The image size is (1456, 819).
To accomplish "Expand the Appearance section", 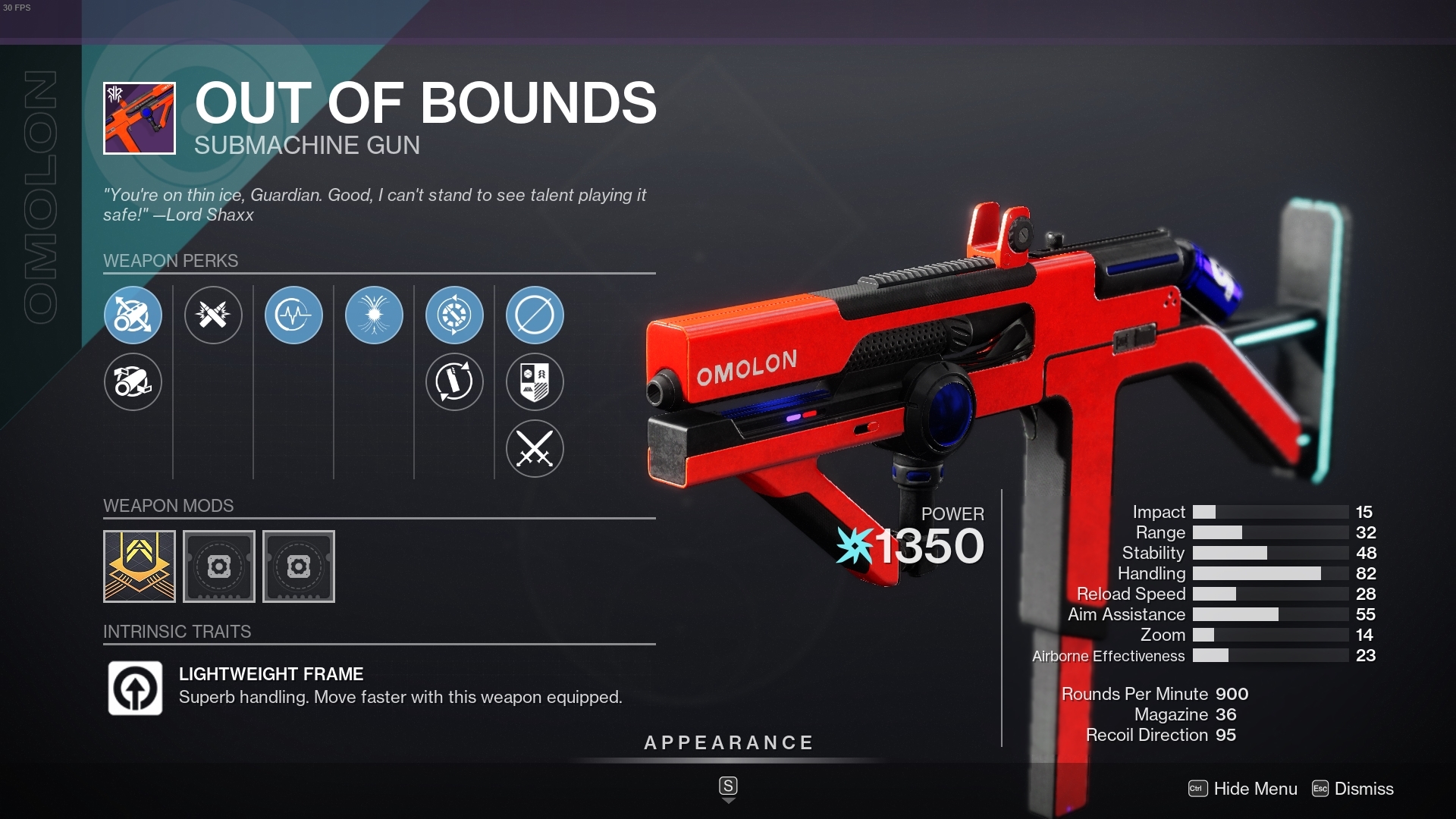I will [x=728, y=742].
